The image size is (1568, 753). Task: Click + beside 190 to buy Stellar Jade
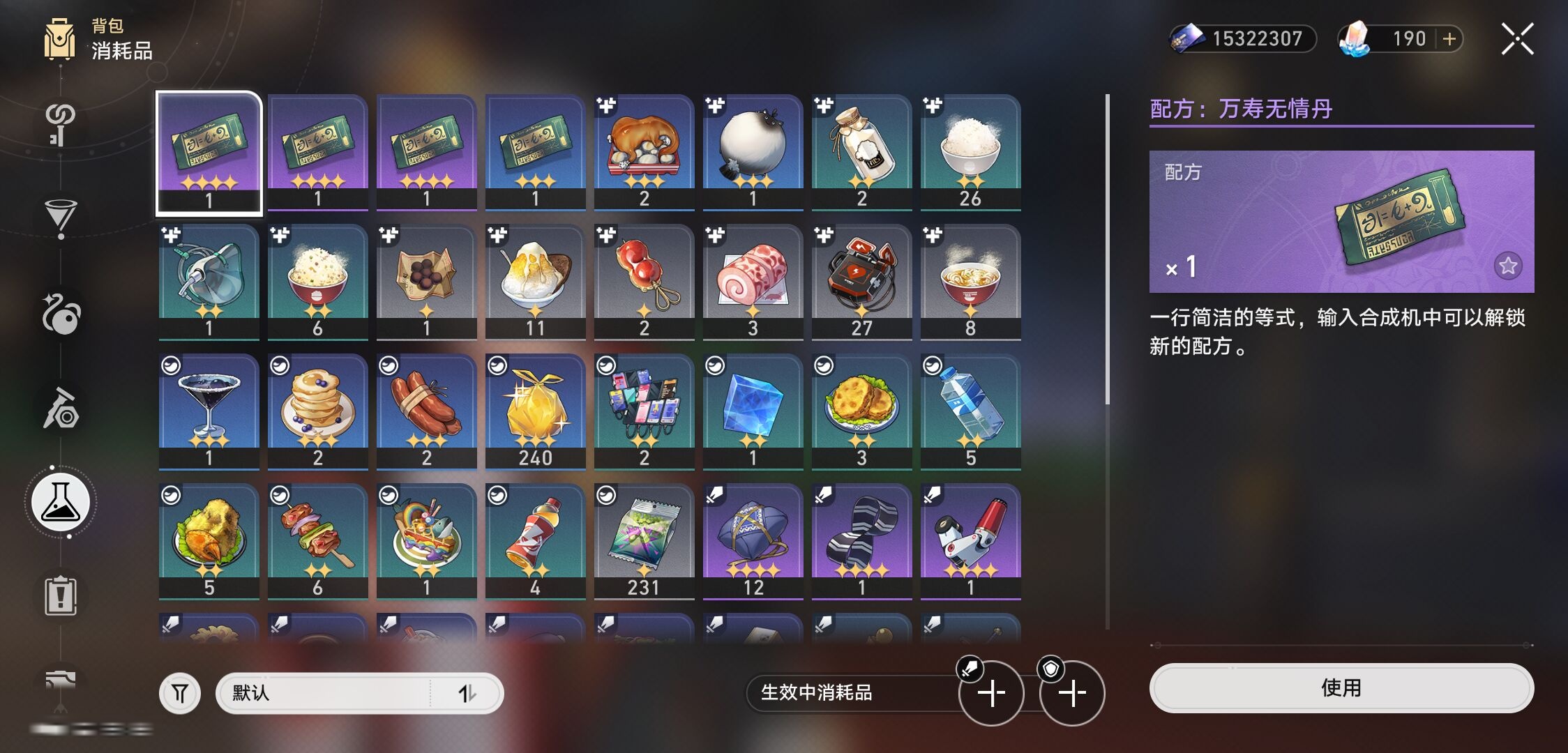tap(1449, 39)
